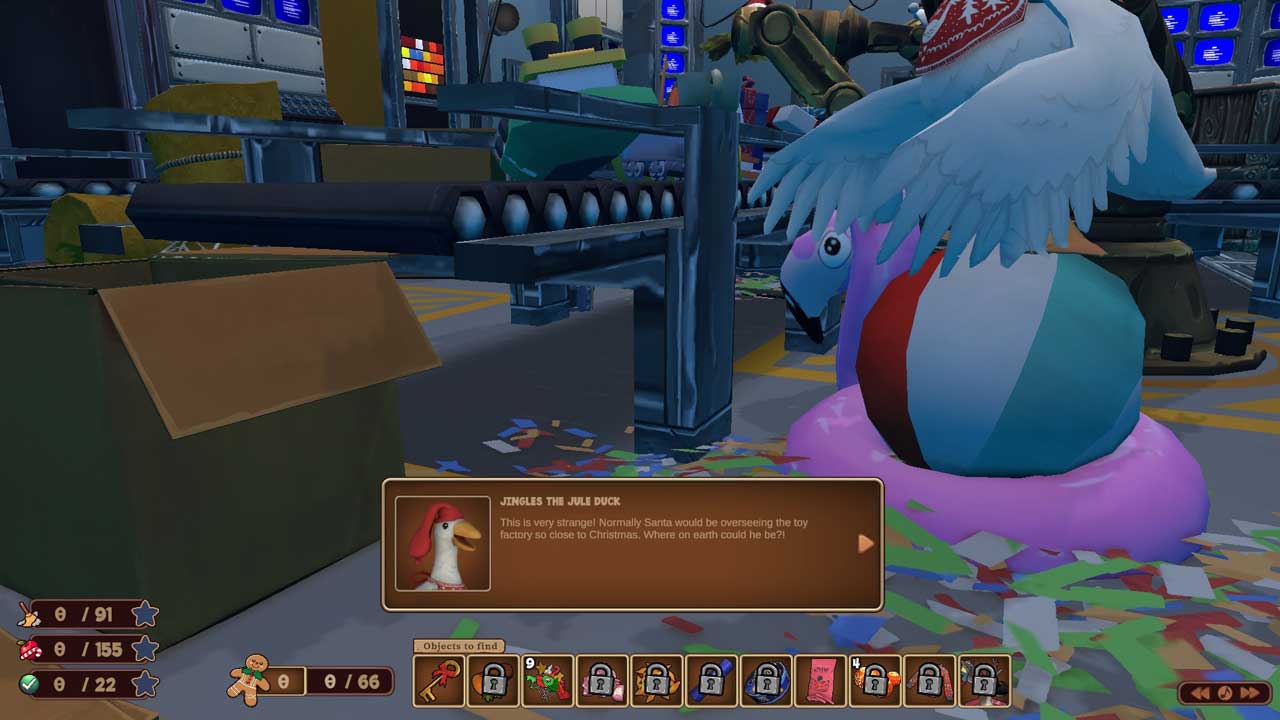
Task: Skip to the previous music track
Action: click(1200, 693)
